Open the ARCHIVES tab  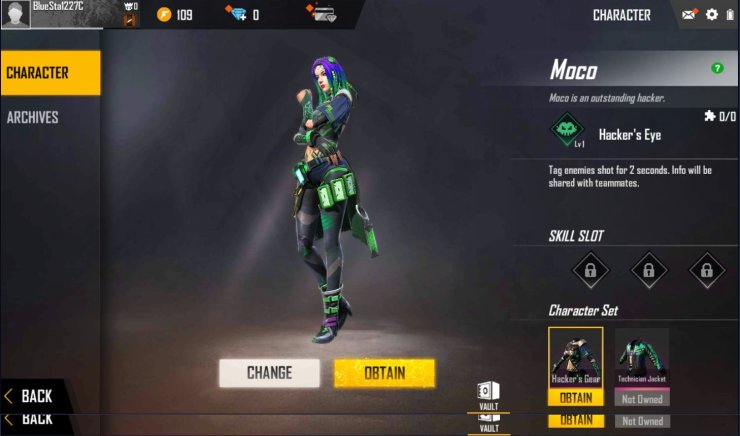click(34, 117)
